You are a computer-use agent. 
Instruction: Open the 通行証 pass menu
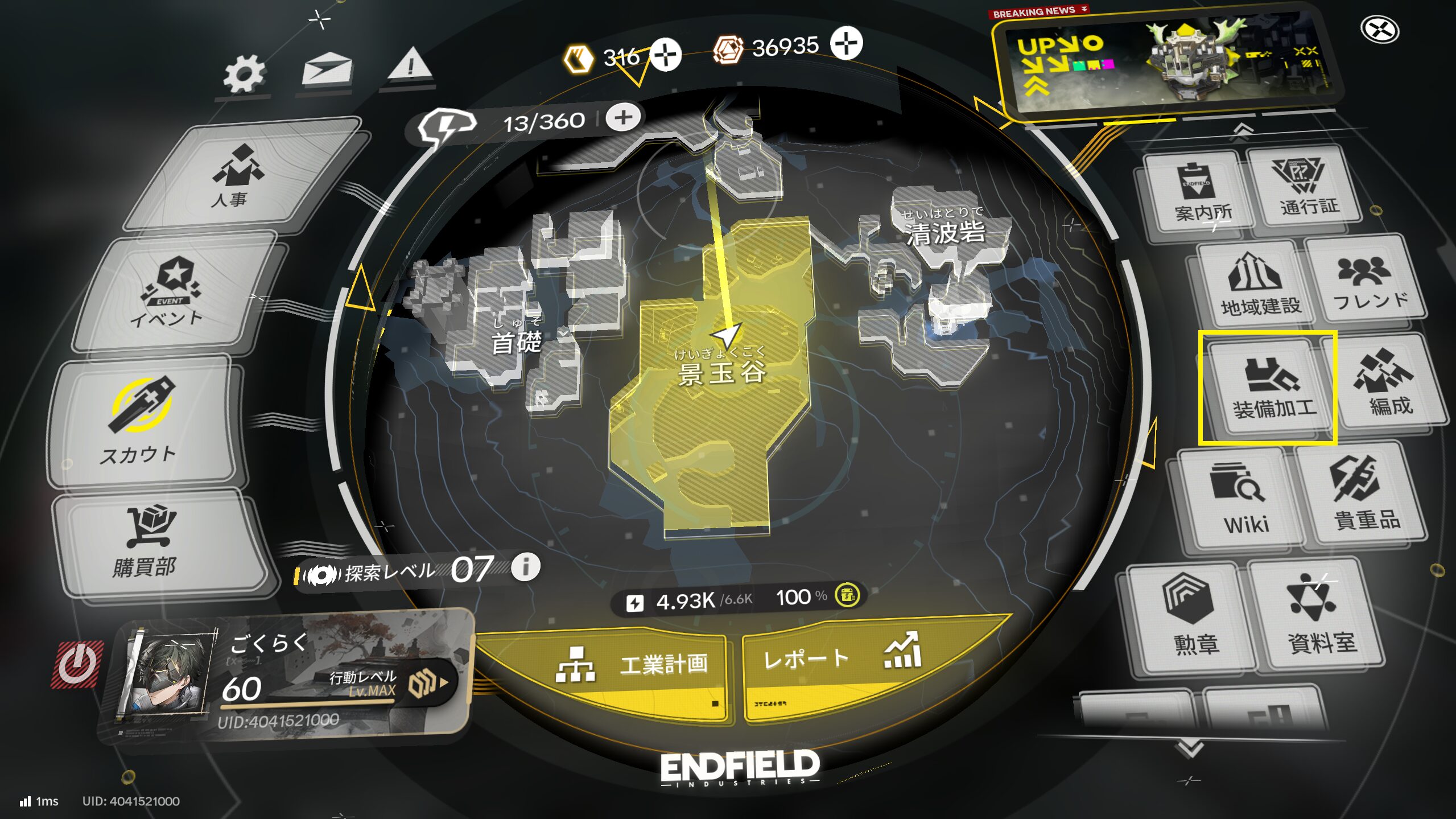(1304, 187)
